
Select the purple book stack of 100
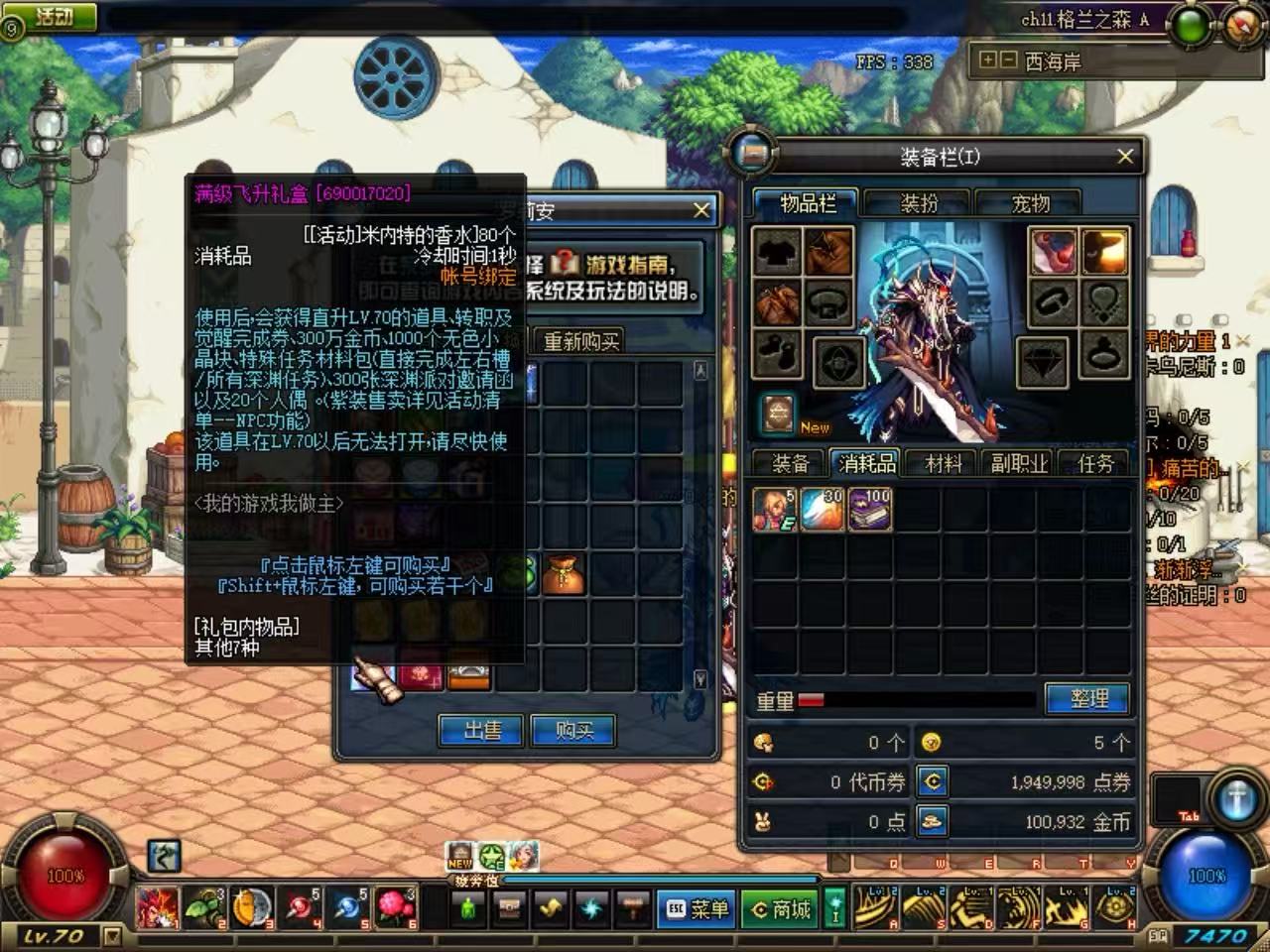869,509
